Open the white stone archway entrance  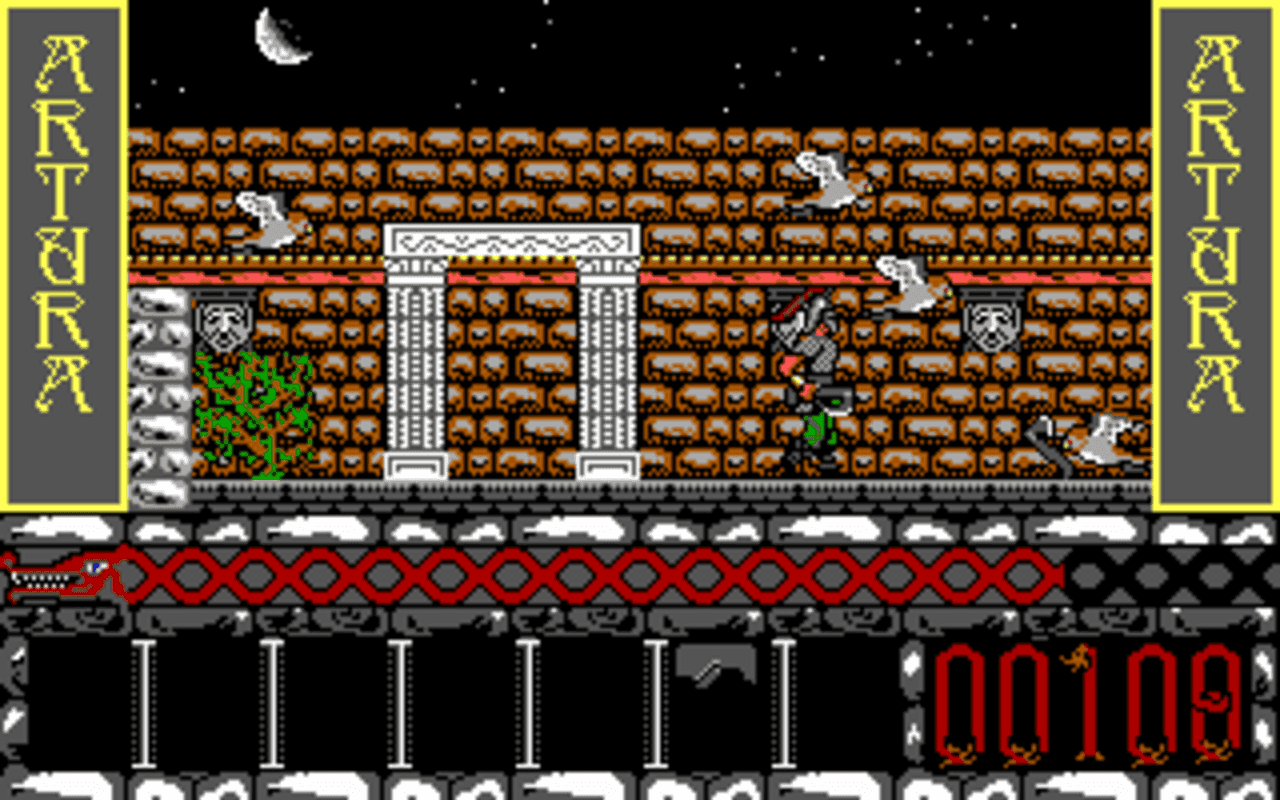point(510,350)
